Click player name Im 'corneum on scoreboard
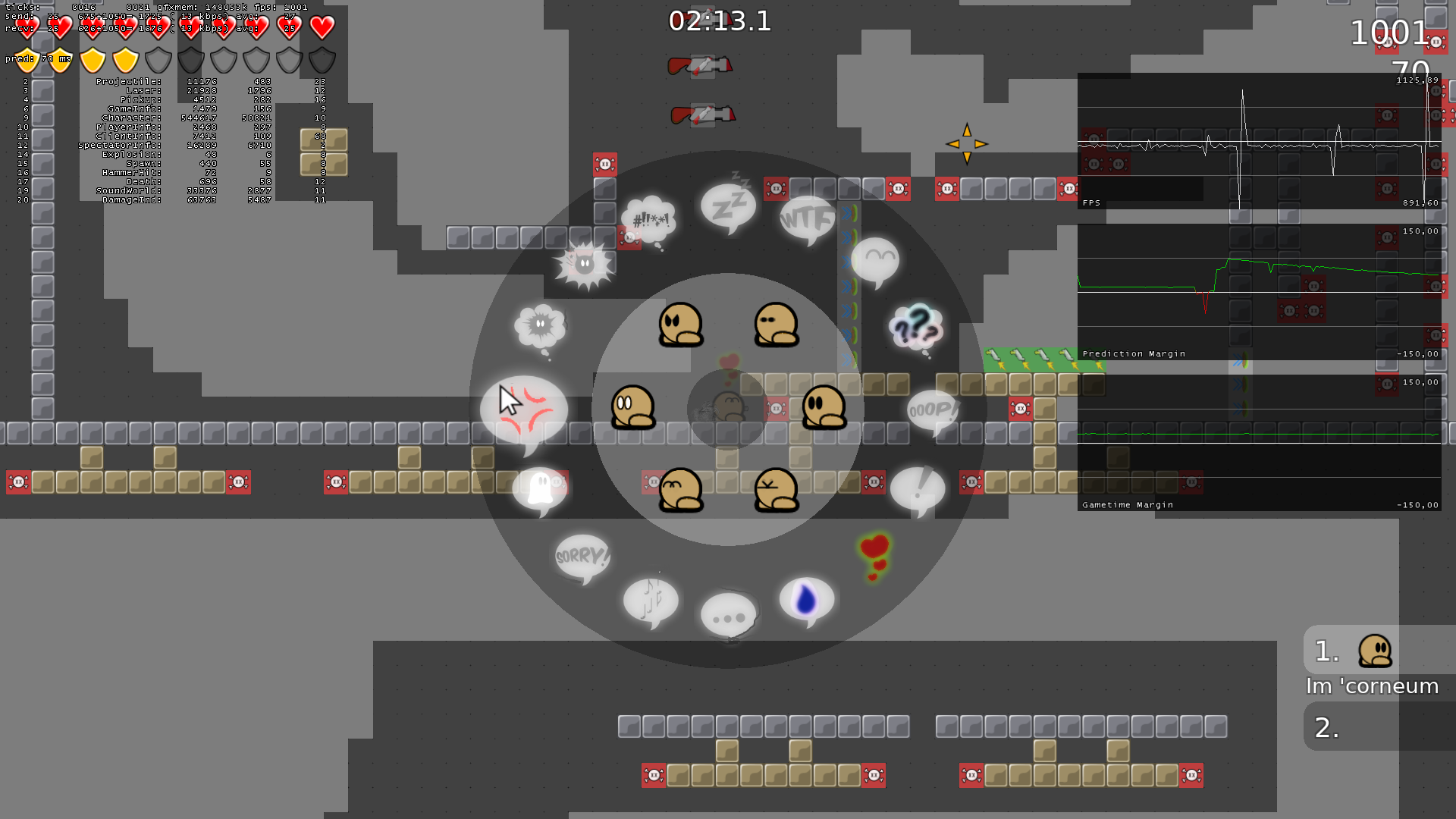 [x=1371, y=686]
